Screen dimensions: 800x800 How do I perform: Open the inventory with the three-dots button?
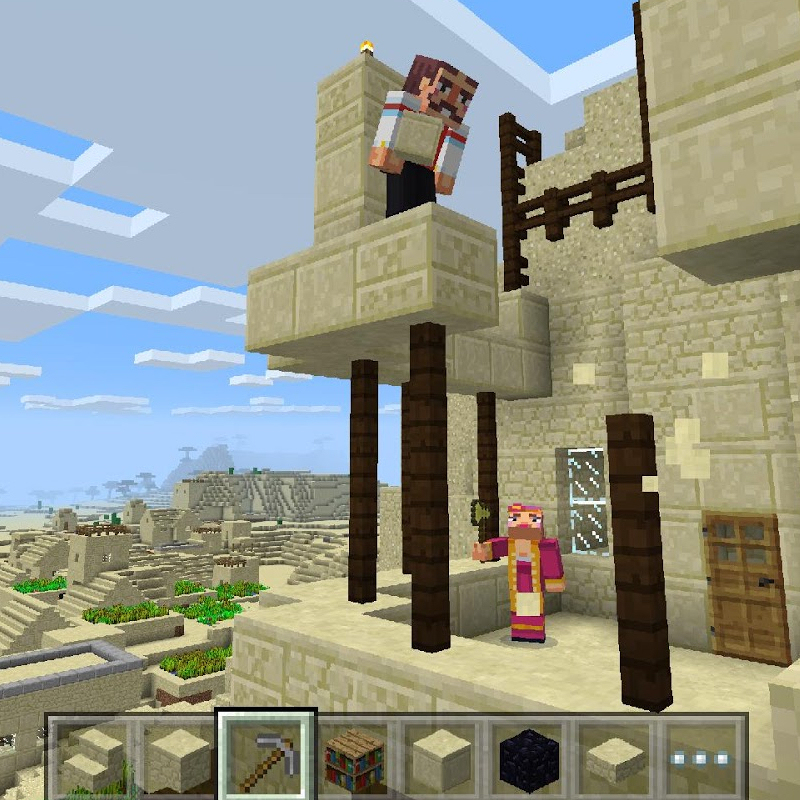pos(703,757)
